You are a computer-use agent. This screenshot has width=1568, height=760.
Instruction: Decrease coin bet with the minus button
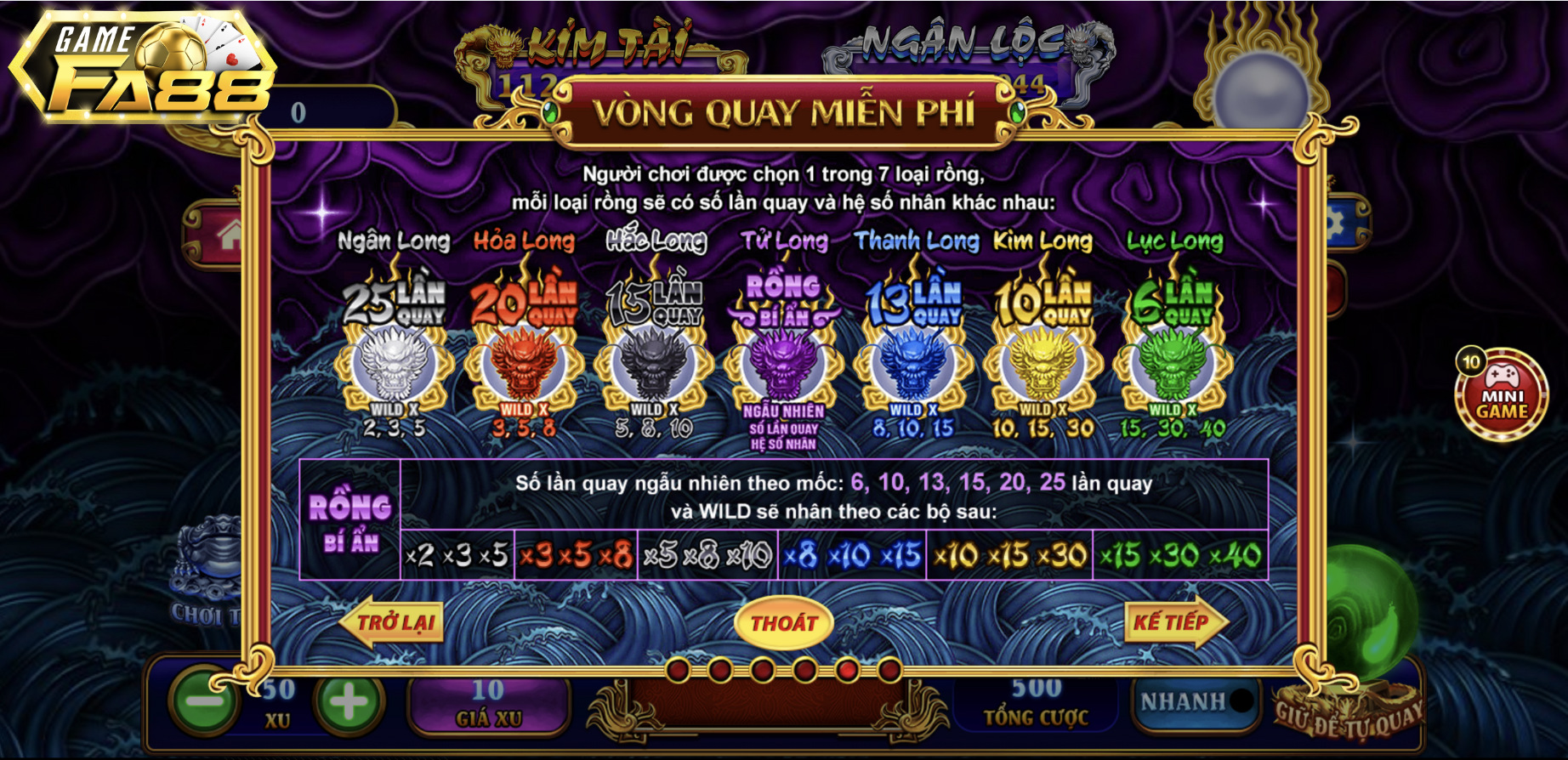click(x=202, y=701)
